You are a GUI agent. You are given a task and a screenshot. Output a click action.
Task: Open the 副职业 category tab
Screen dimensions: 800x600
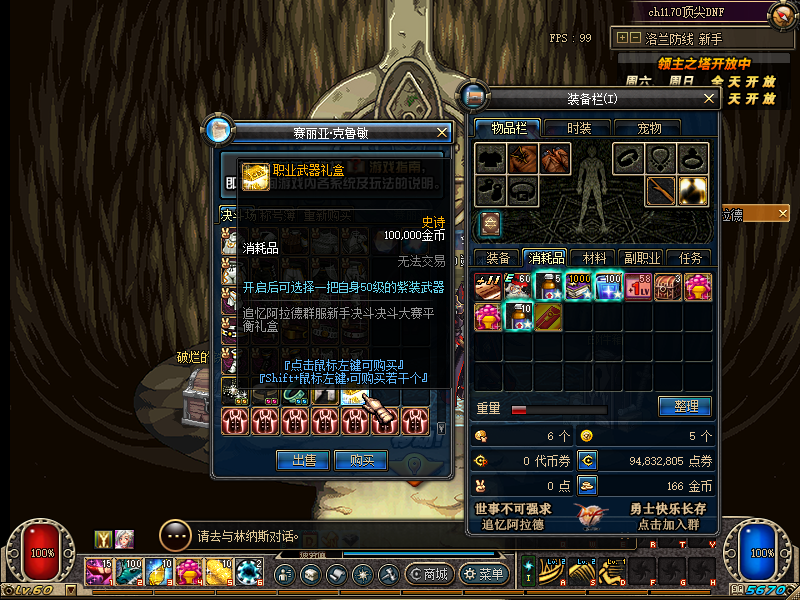641,257
